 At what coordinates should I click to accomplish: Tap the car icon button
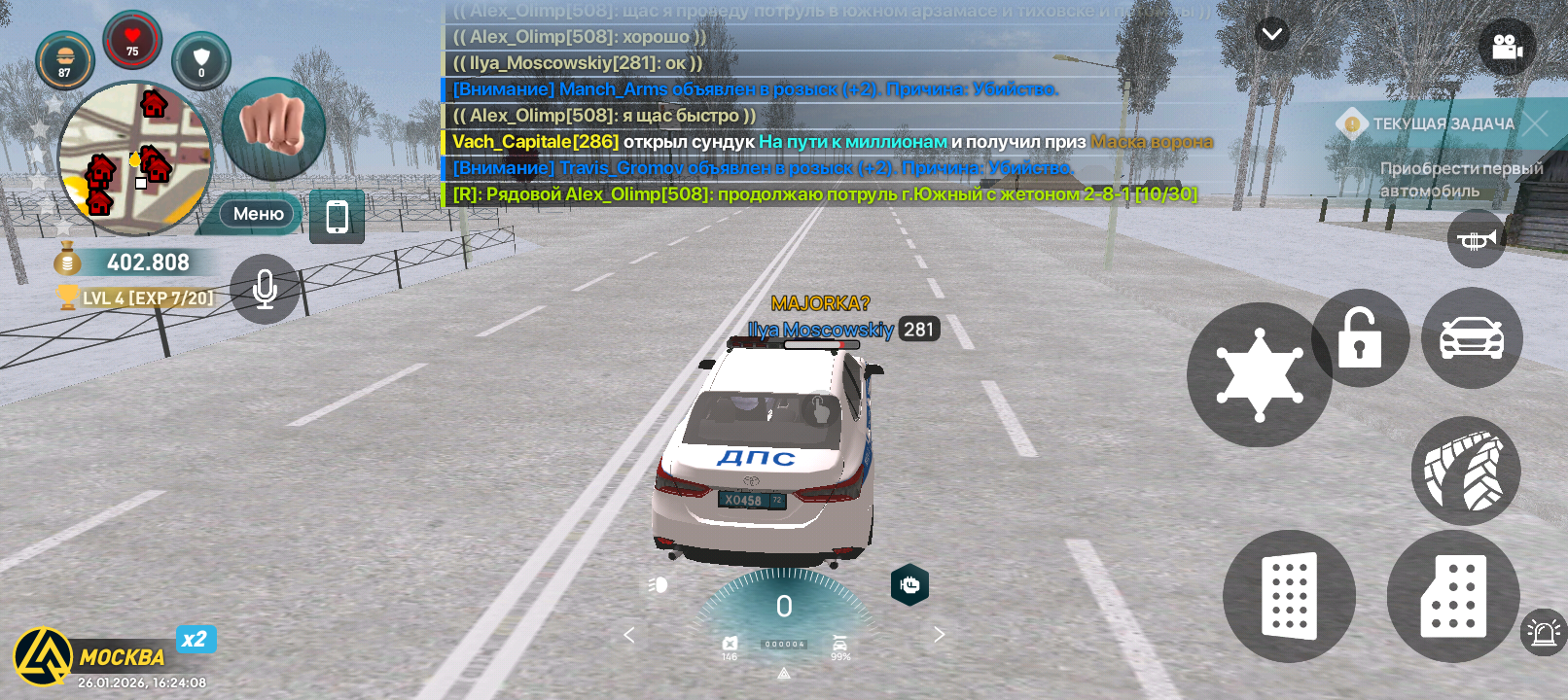point(1472,338)
